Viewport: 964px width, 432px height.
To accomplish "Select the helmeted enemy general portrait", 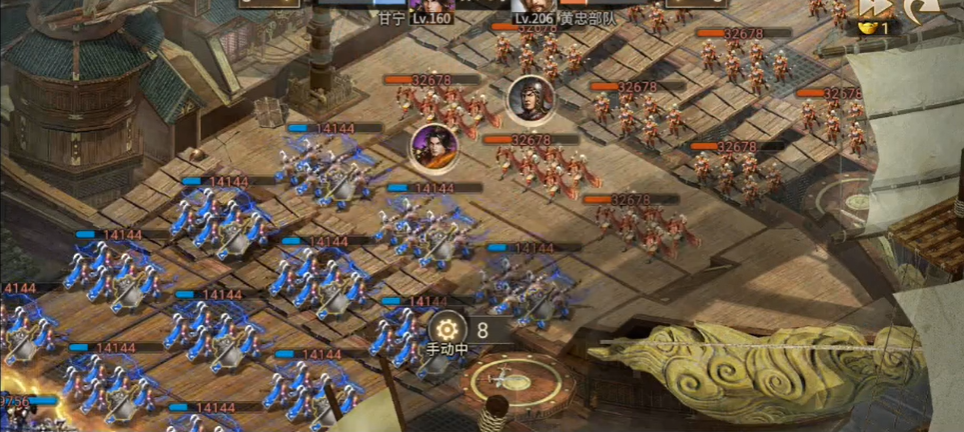I will 530,99.
